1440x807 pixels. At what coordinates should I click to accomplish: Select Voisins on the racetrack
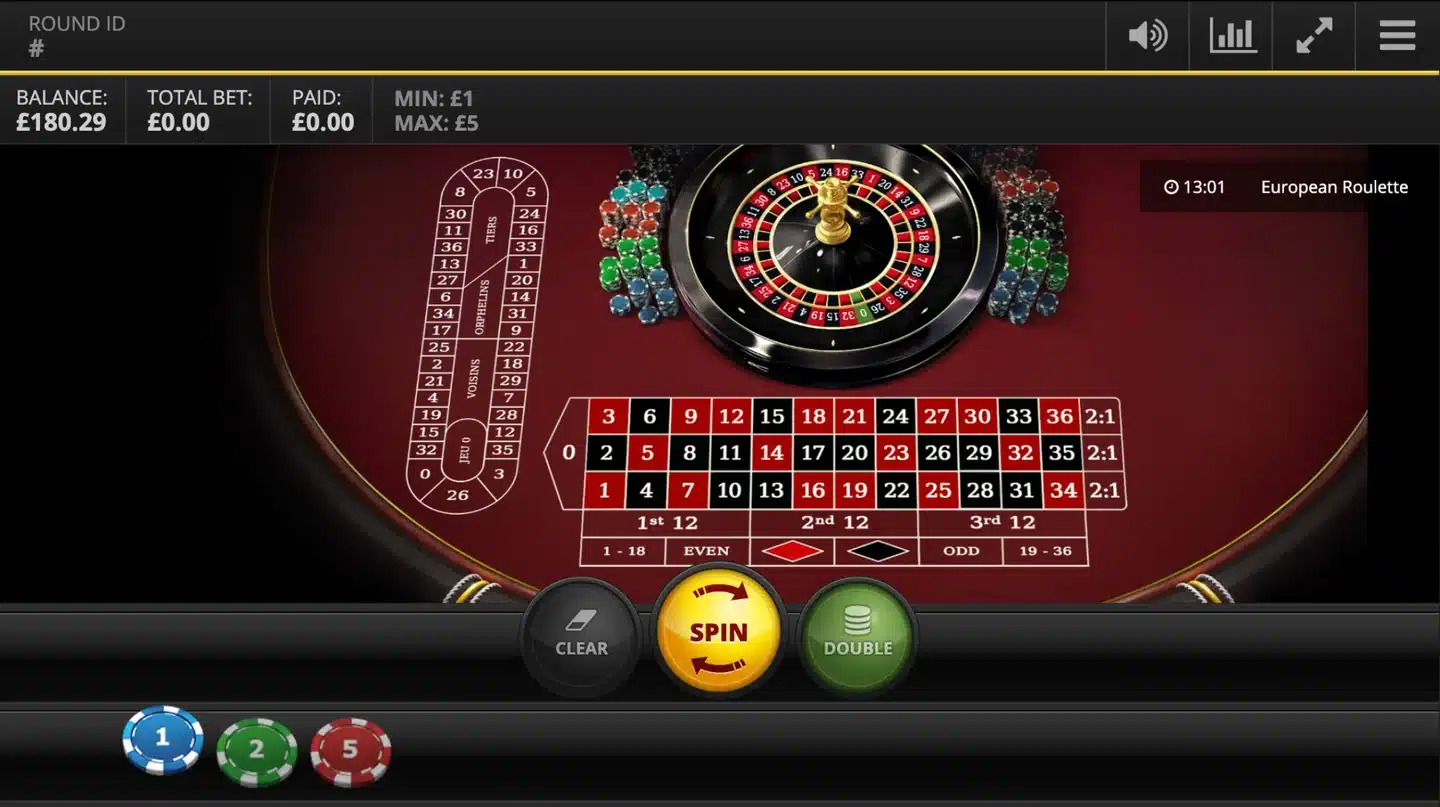[473, 375]
